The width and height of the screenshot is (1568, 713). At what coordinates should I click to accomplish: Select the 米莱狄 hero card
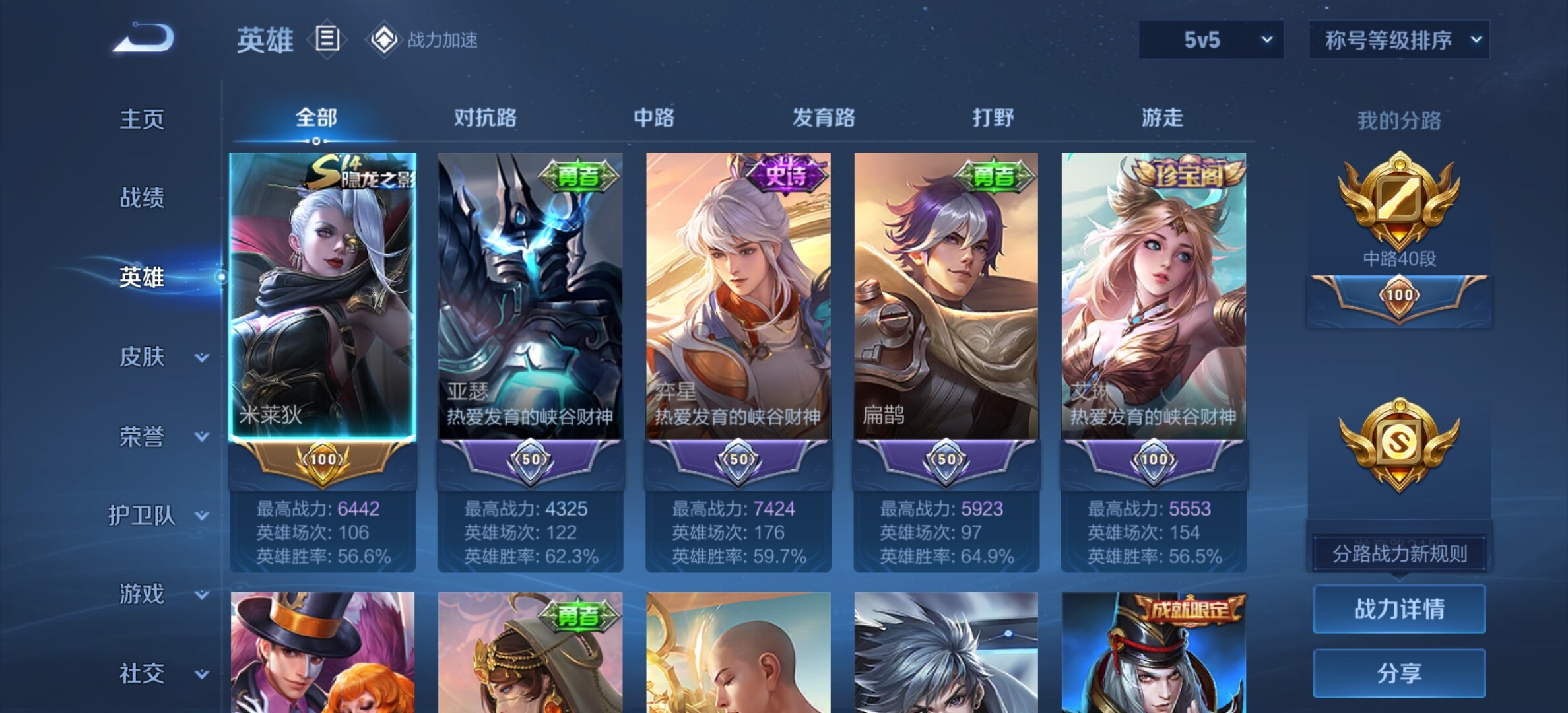(x=323, y=297)
